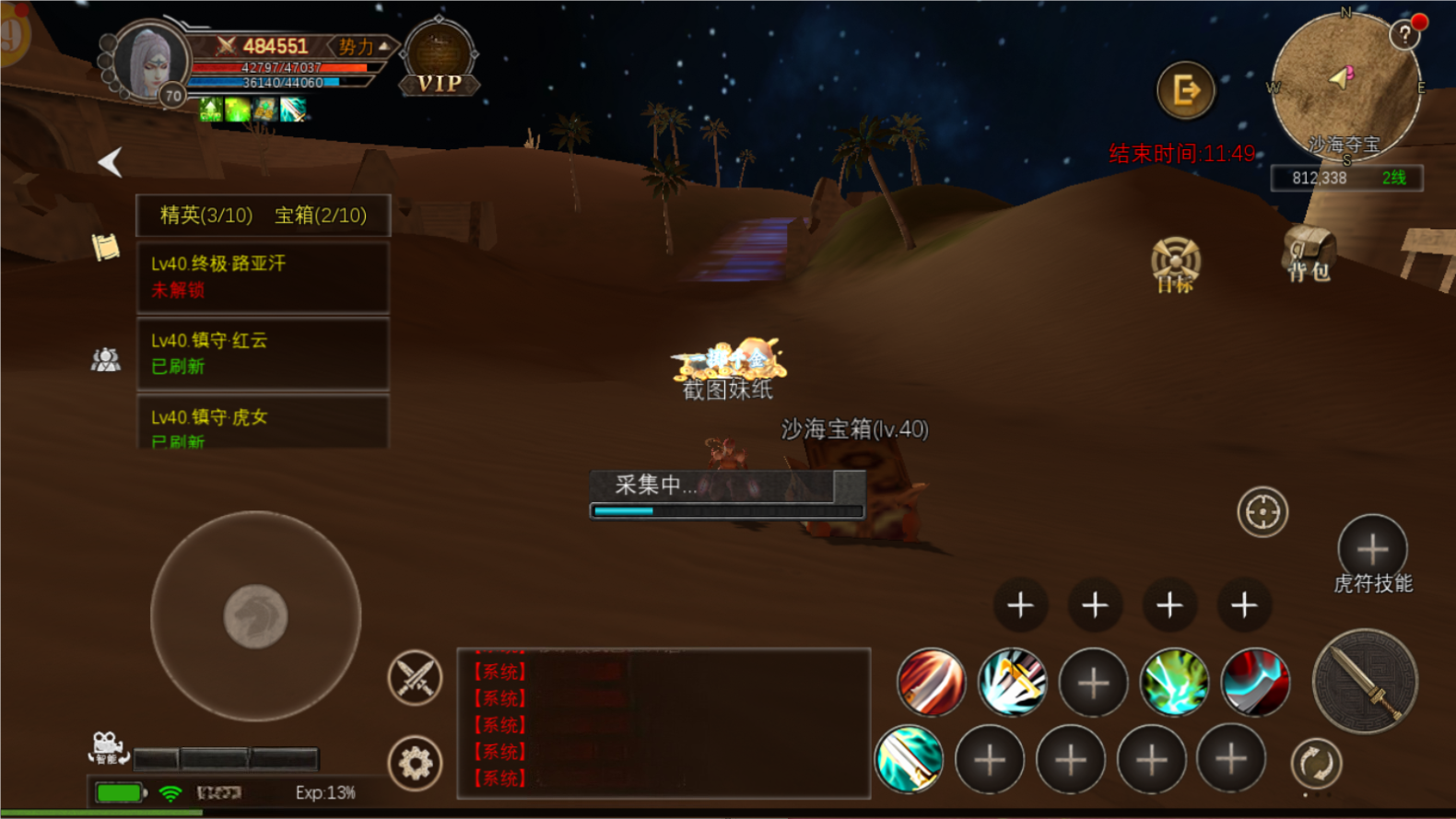Switch to the quest scroll tab

pos(106,247)
